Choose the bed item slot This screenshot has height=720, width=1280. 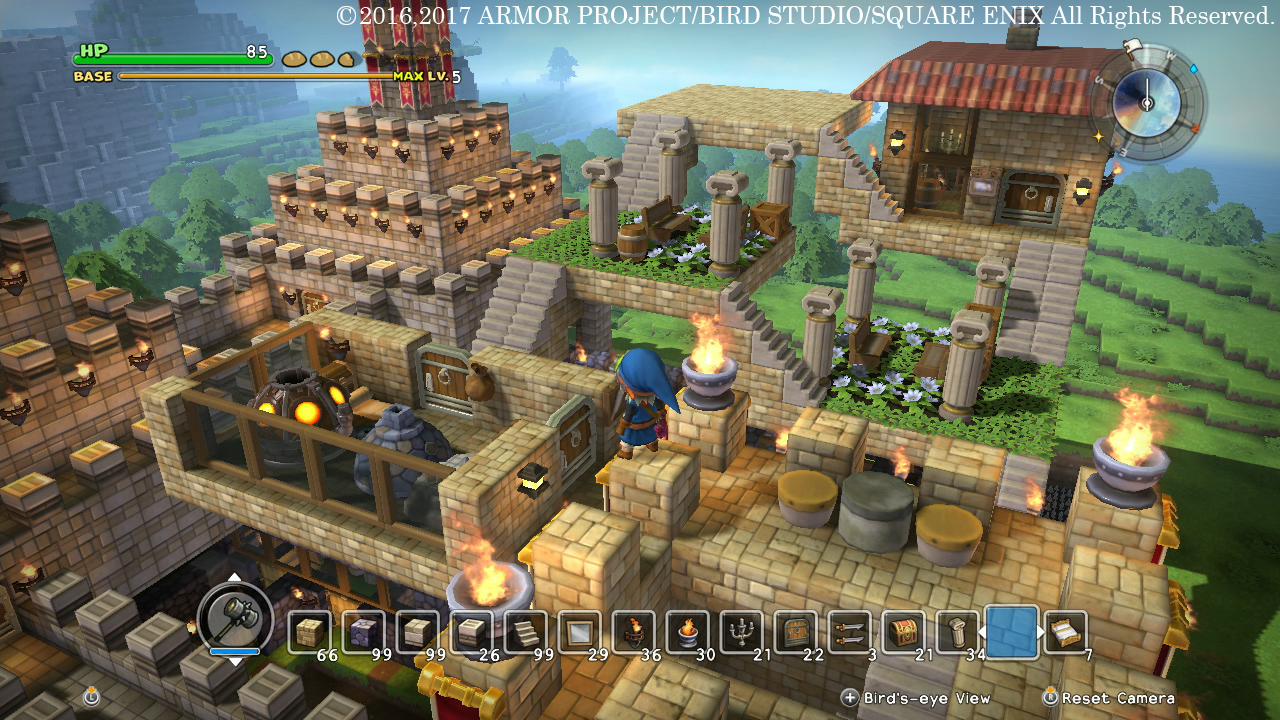1066,632
